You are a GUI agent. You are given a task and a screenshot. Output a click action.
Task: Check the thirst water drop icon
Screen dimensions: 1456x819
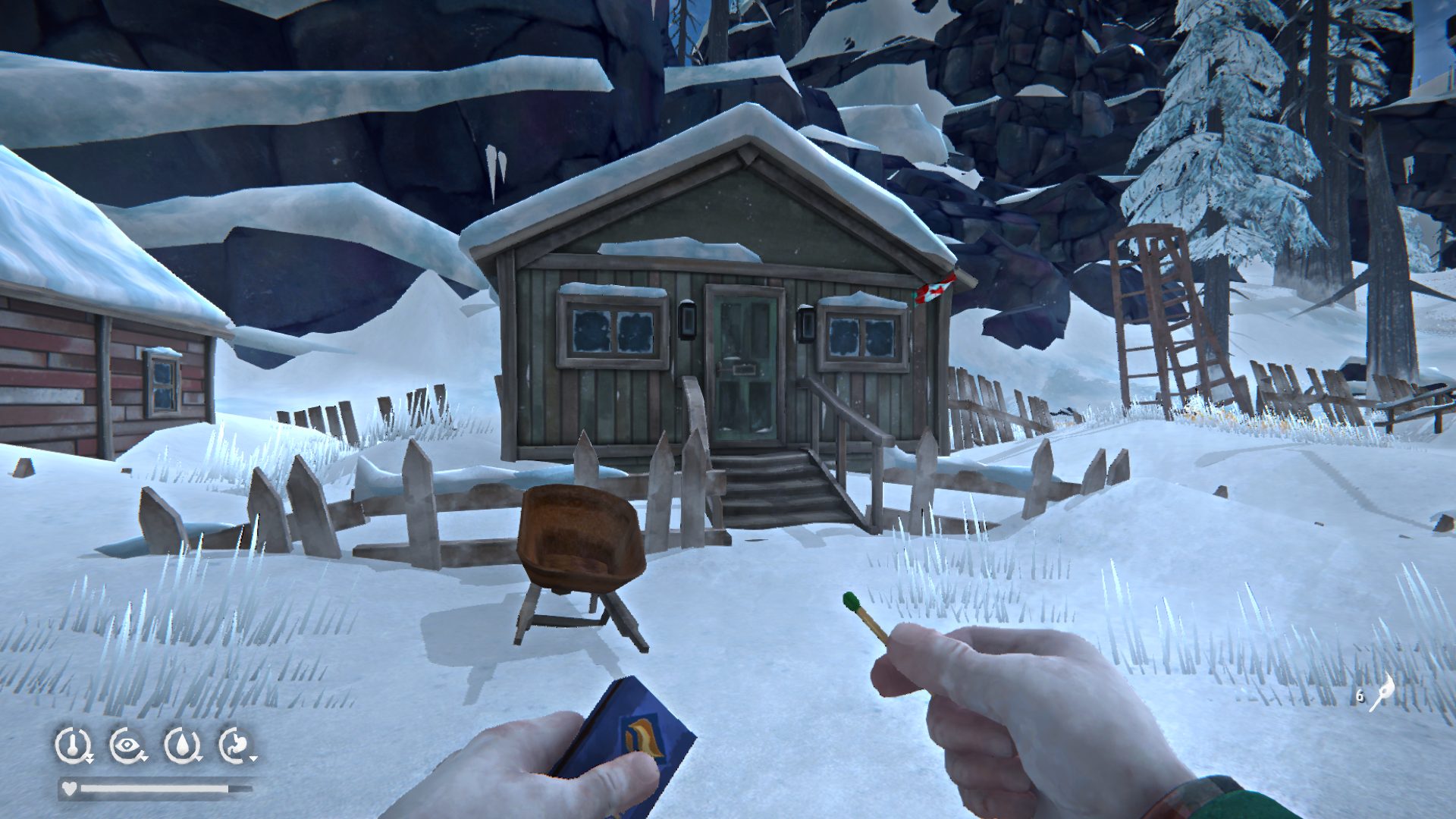[x=182, y=745]
